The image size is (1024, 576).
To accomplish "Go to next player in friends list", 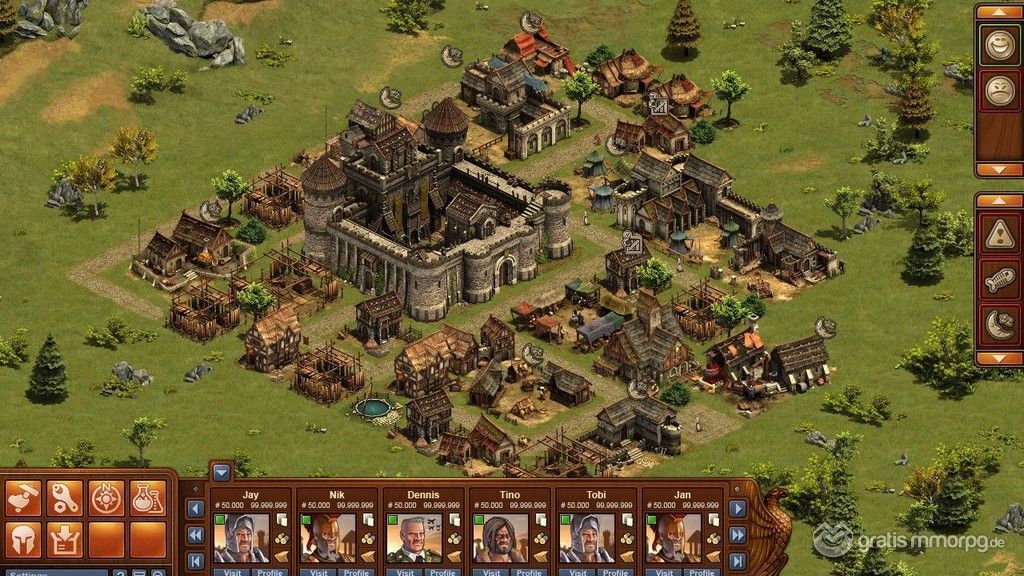I will click(x=738, y=509).
